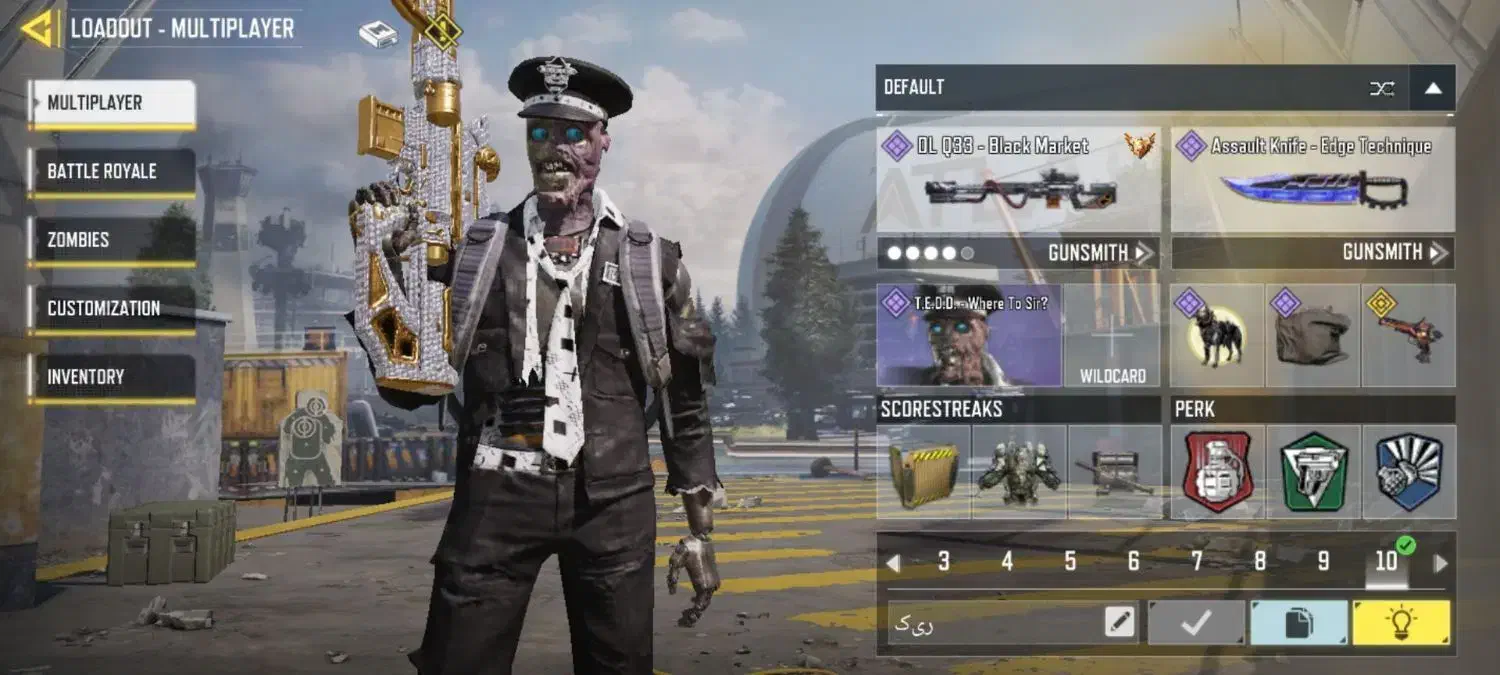
Task: Open the Zombies loadout tab
Action: tap(111, 240)
